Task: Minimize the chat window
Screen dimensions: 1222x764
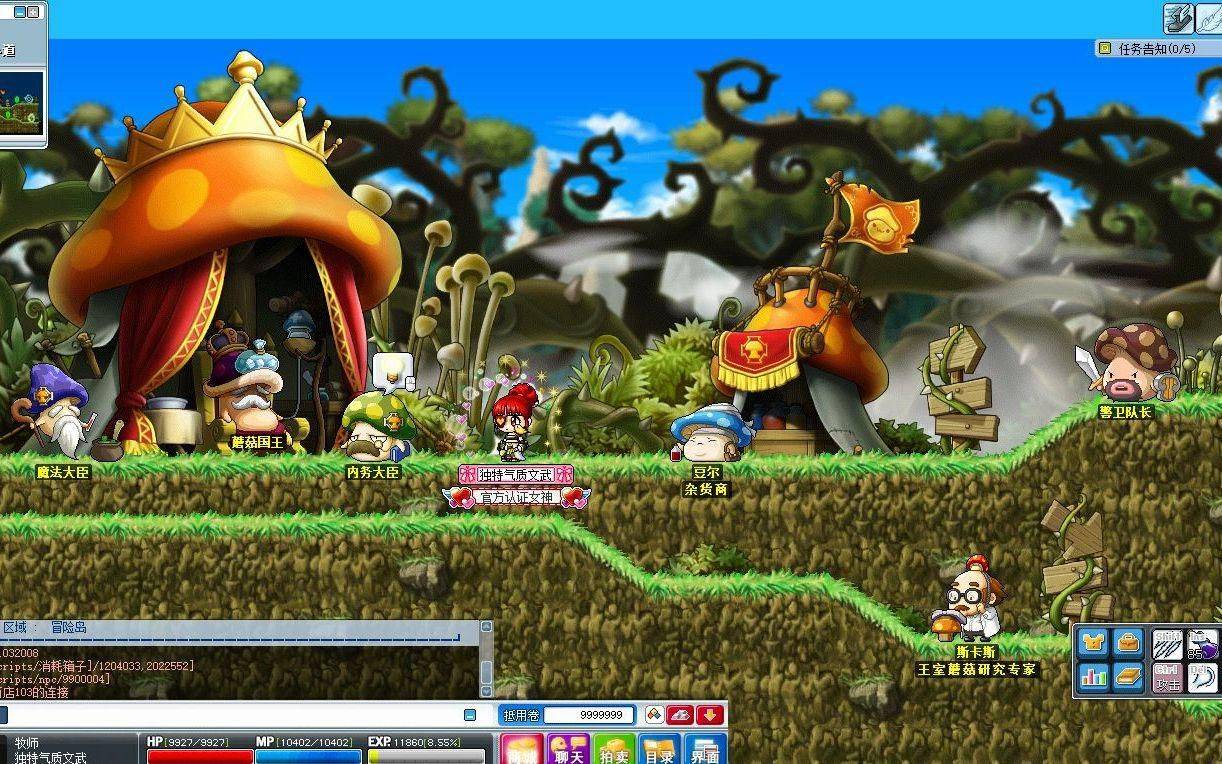Action: click(470, 715)
